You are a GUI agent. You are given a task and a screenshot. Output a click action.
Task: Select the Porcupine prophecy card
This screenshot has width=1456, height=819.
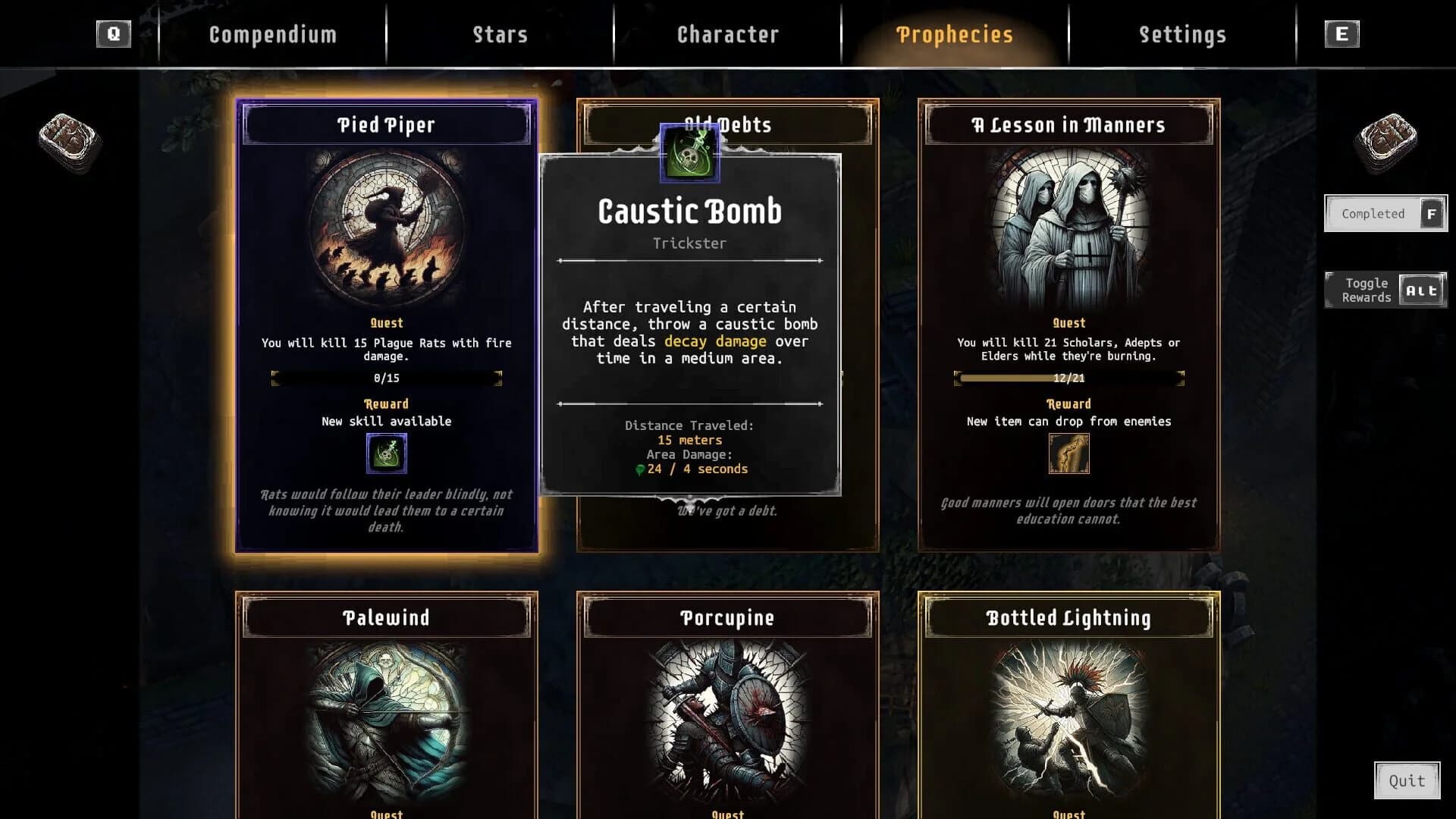click(x=728, y=705)
